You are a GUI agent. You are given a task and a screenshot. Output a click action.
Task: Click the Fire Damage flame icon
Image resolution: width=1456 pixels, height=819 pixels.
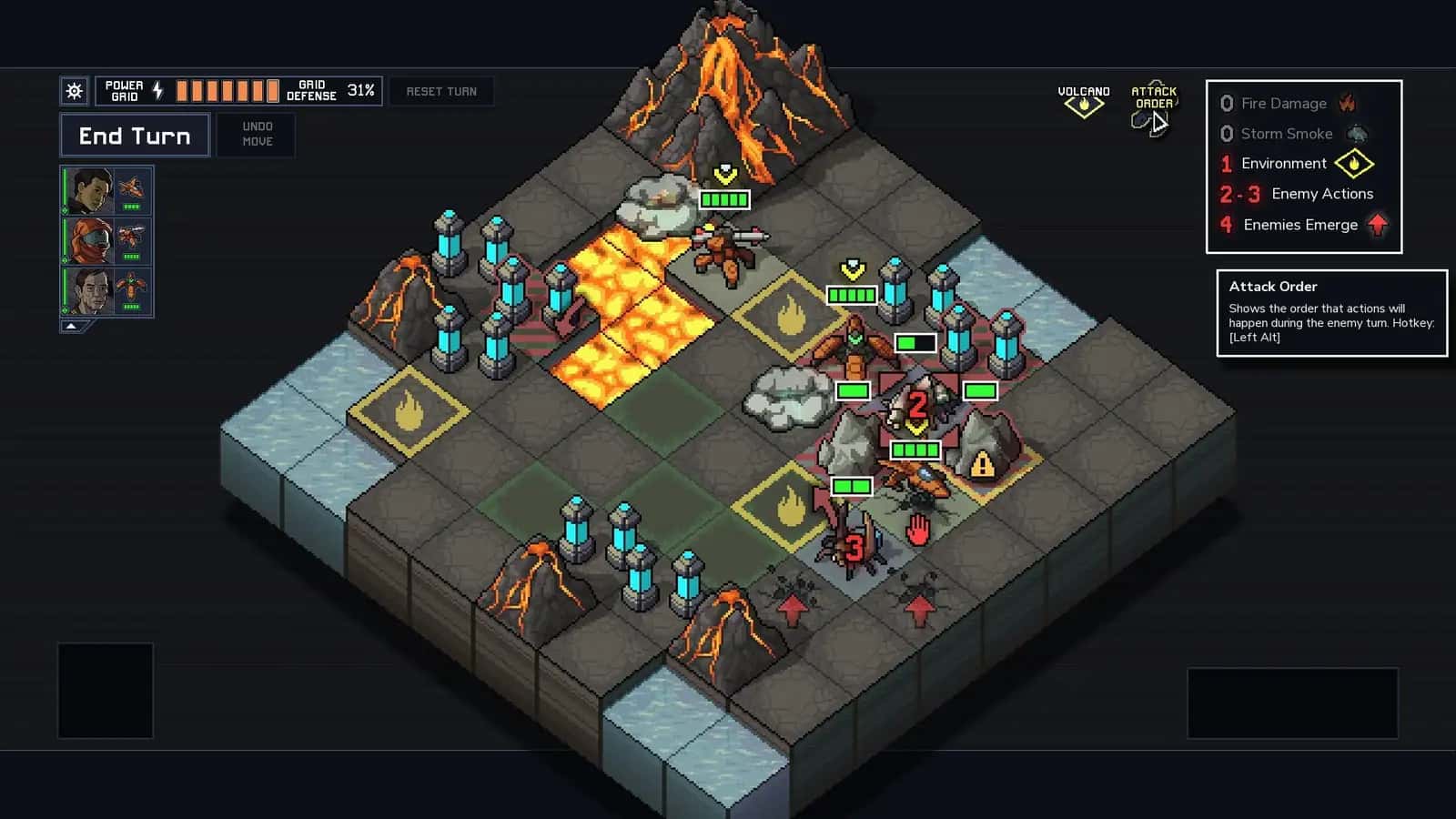(x=1349, y=103)
